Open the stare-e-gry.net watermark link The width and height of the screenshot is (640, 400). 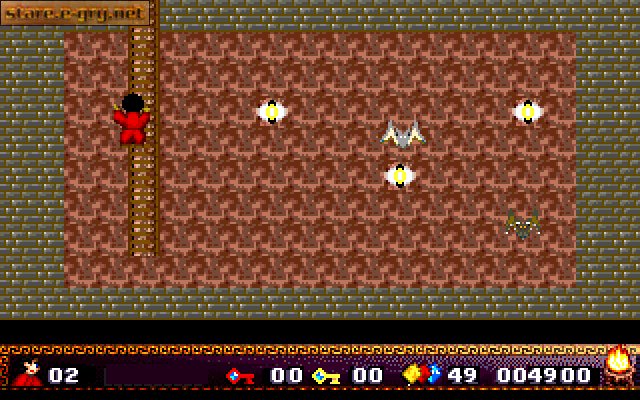(75, 14)
